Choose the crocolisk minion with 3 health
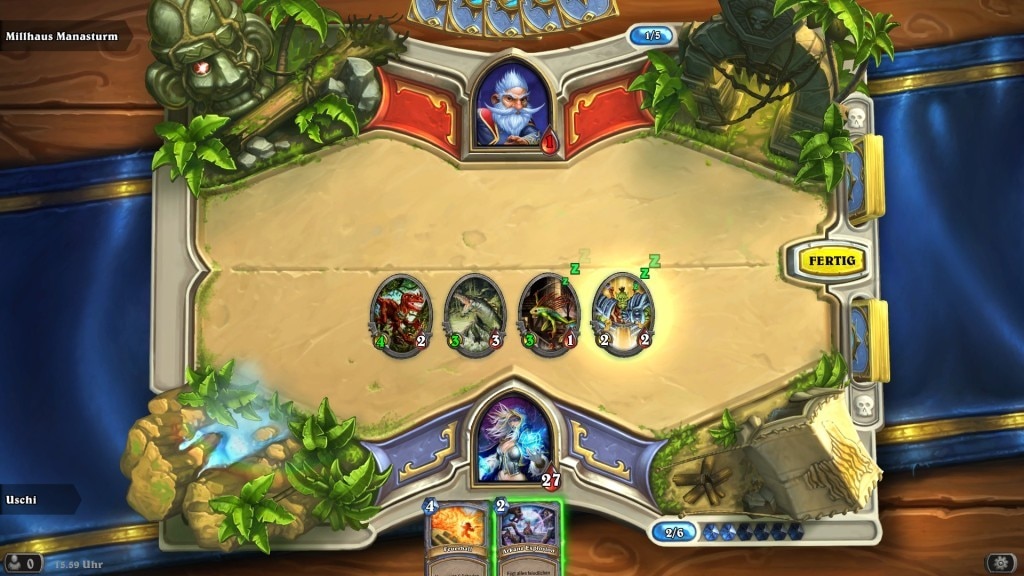Viewport: 1024px width, 576px height. 475,314
